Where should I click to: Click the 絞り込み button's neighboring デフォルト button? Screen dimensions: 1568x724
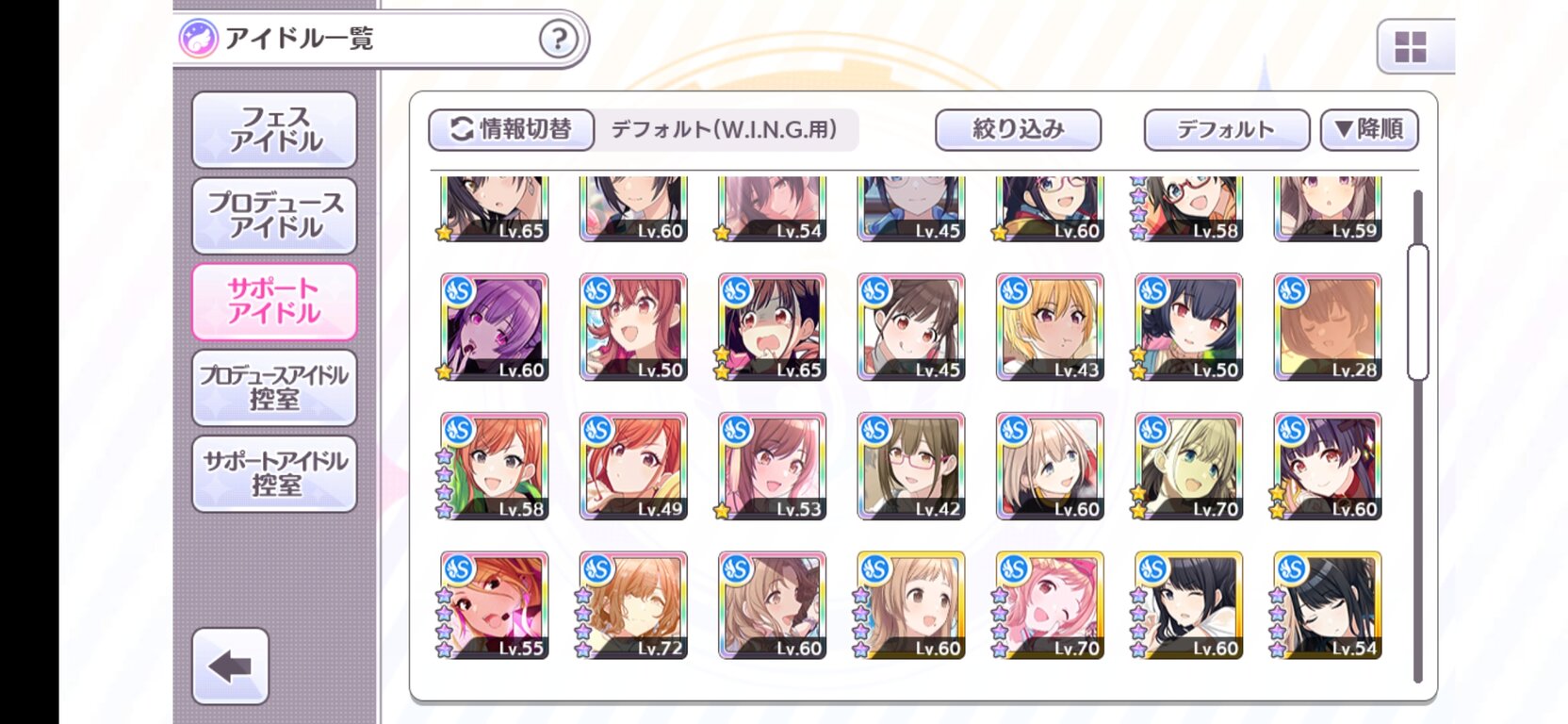[x=1226, y=129]
